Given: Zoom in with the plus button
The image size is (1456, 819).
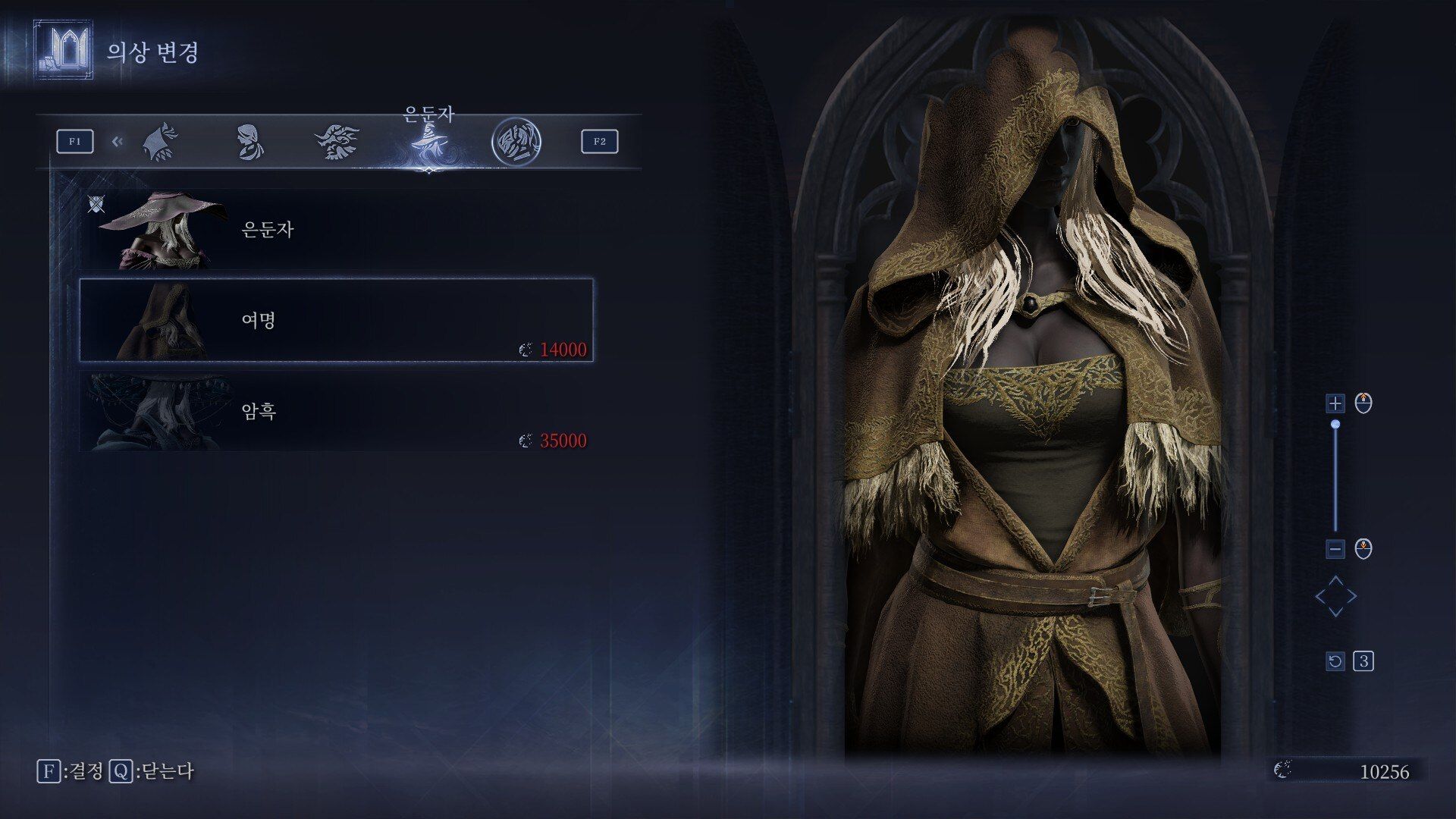Looking at the screenshot, I should pos(1335,403).
